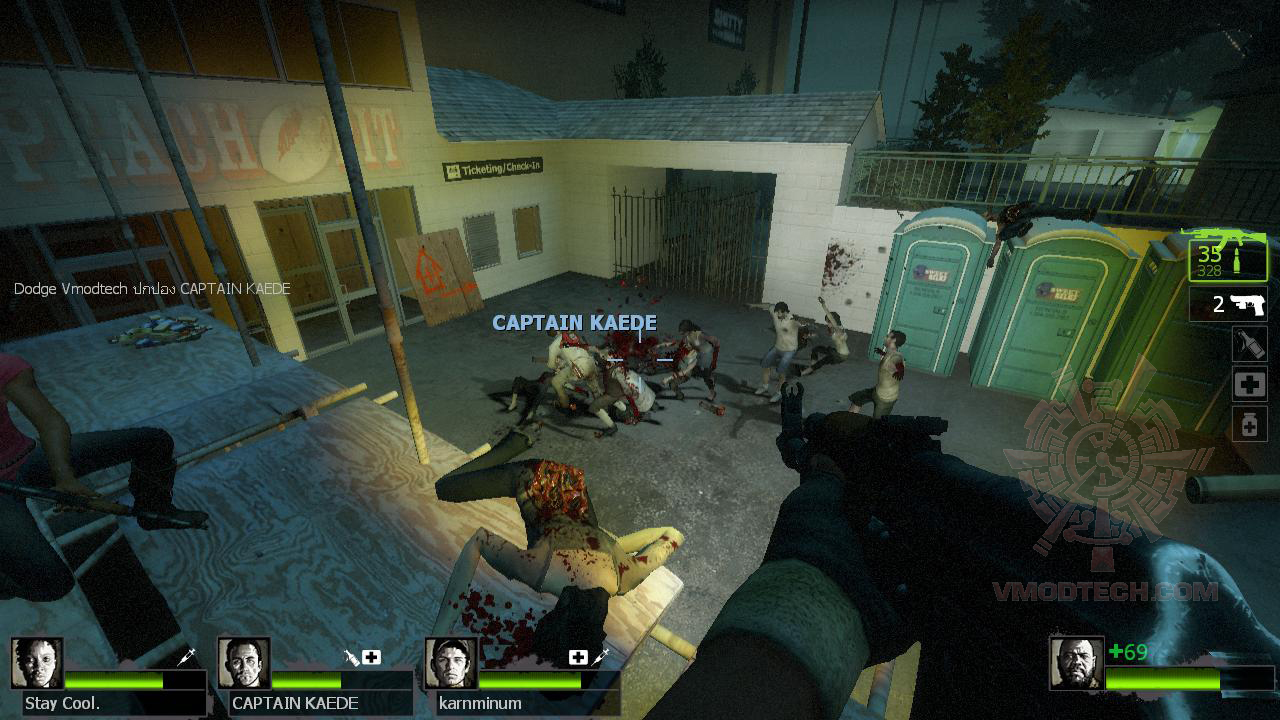This screenshot has height=720, width=1280.
Task: Click the syringe icon beside karnminum's name
Action: [x=599, y=656]
